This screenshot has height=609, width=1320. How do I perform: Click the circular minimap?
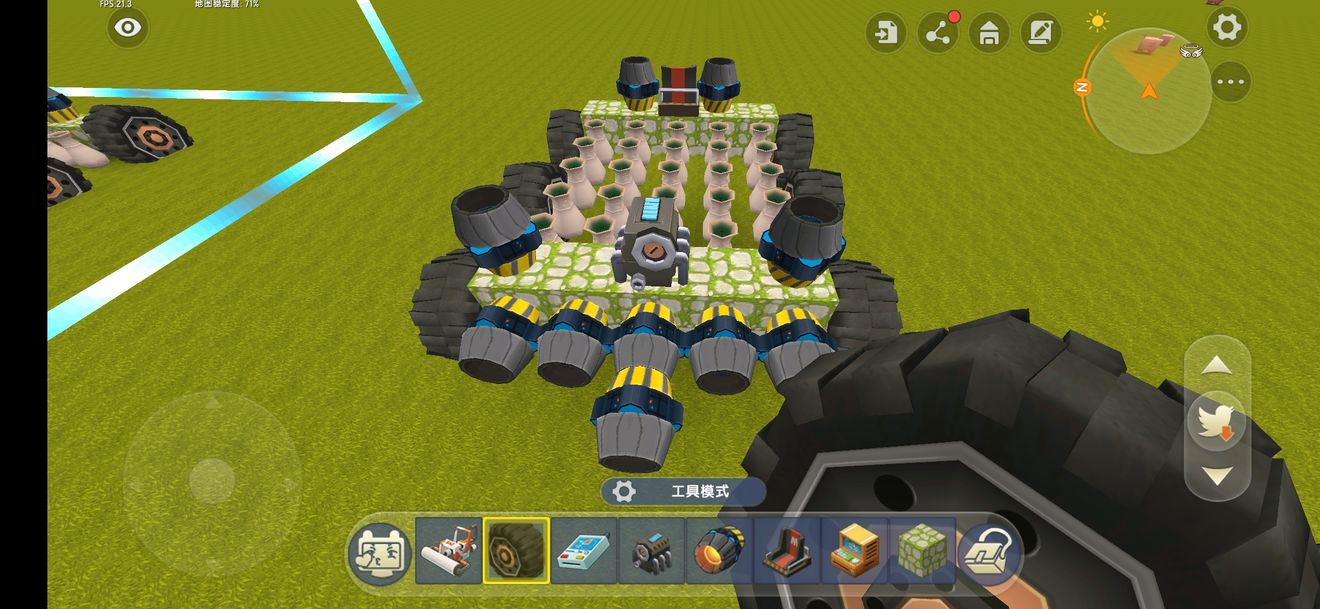(x=1147, y=91)
